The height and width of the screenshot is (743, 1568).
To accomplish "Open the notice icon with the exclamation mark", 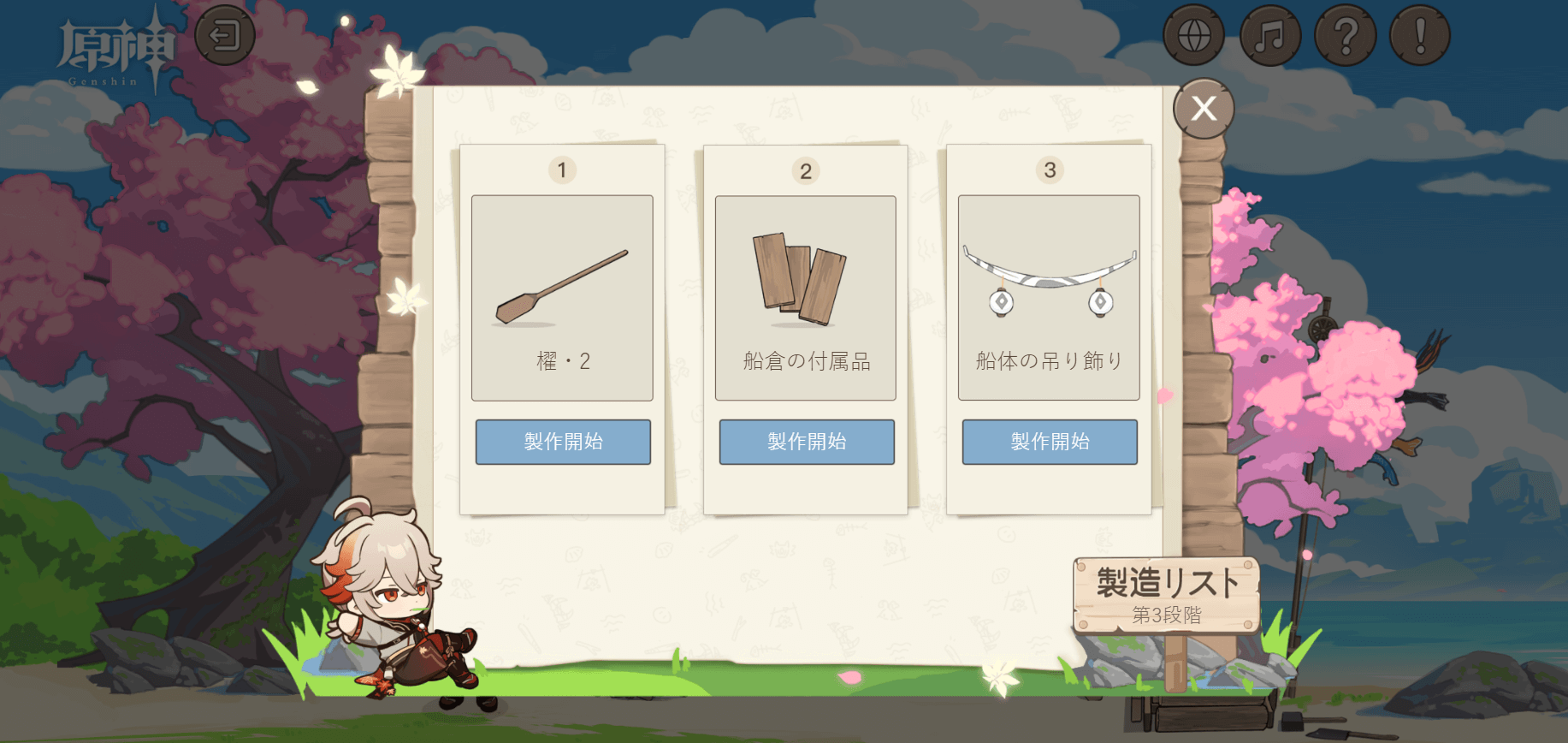I will [x=1420, y=36].
